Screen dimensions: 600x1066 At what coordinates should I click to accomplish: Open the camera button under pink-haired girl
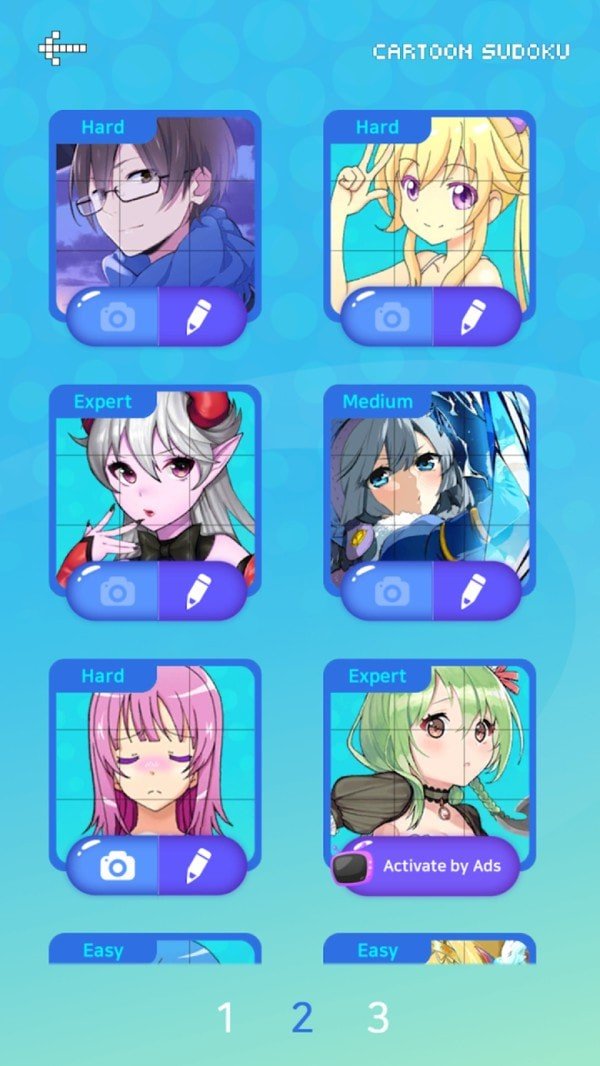[116, 866]
